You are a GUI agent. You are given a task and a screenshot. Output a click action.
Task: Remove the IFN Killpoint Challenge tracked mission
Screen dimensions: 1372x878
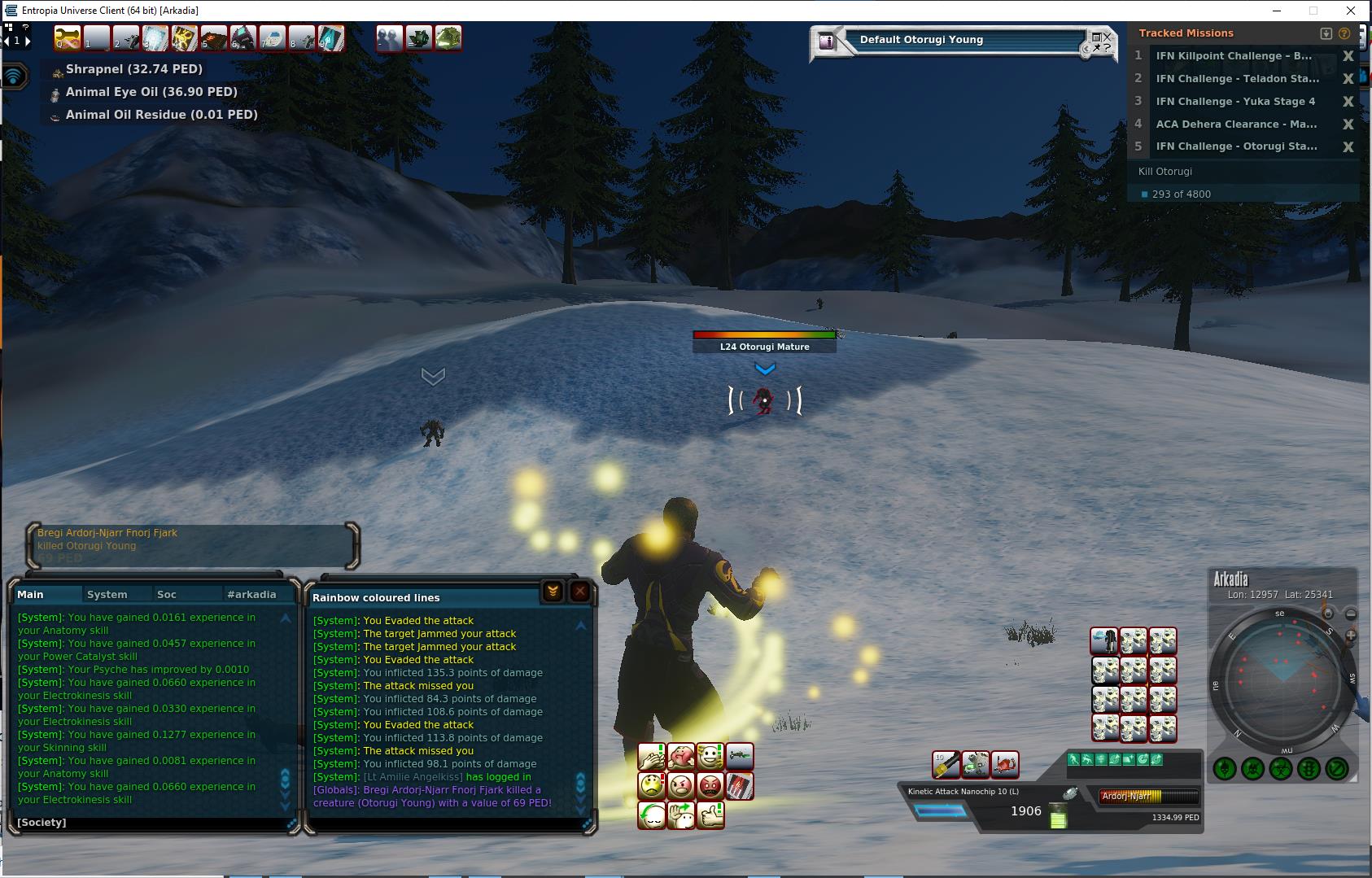1348,56
